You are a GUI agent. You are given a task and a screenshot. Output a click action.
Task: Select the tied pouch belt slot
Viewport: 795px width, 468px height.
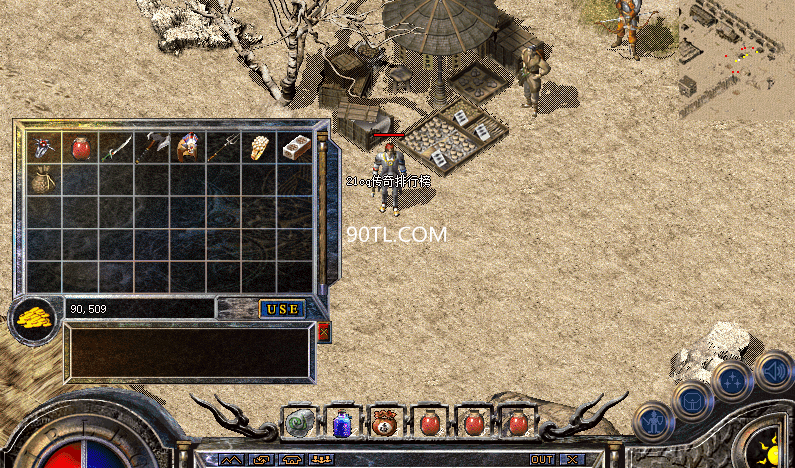coord(385,423)
